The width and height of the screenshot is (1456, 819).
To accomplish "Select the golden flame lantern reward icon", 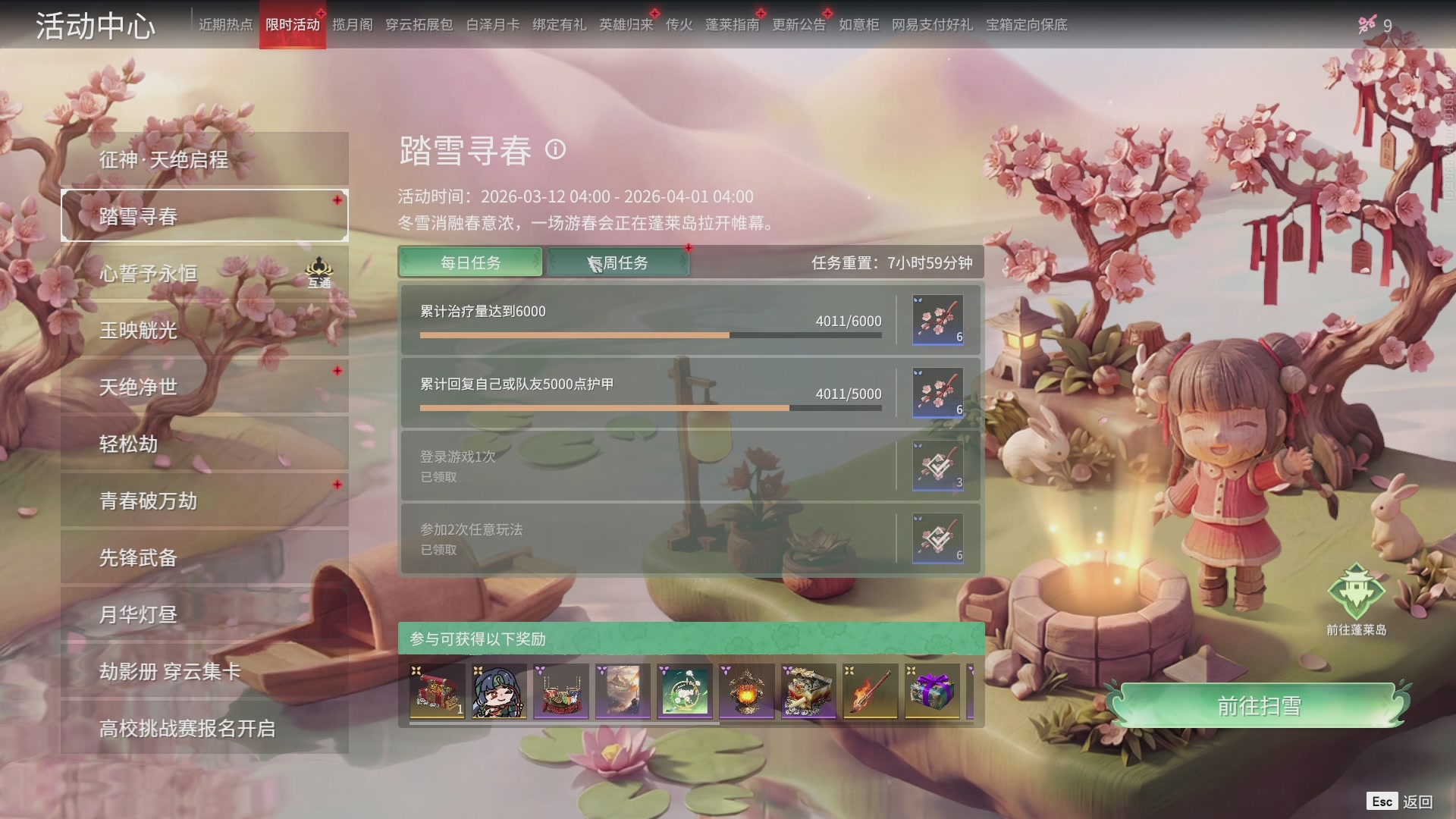I will coord(746,691).
